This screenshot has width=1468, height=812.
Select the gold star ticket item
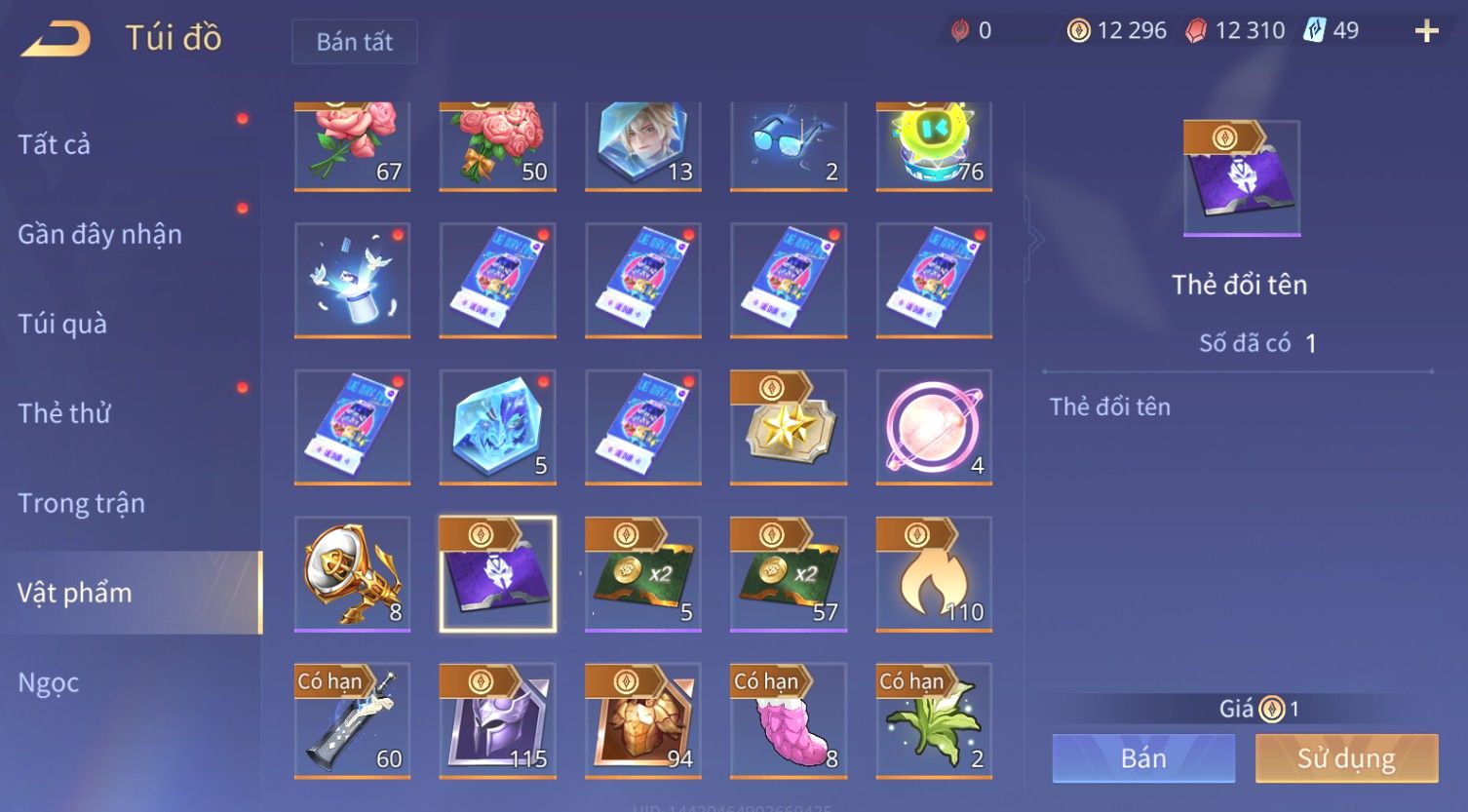pos(788,427)
